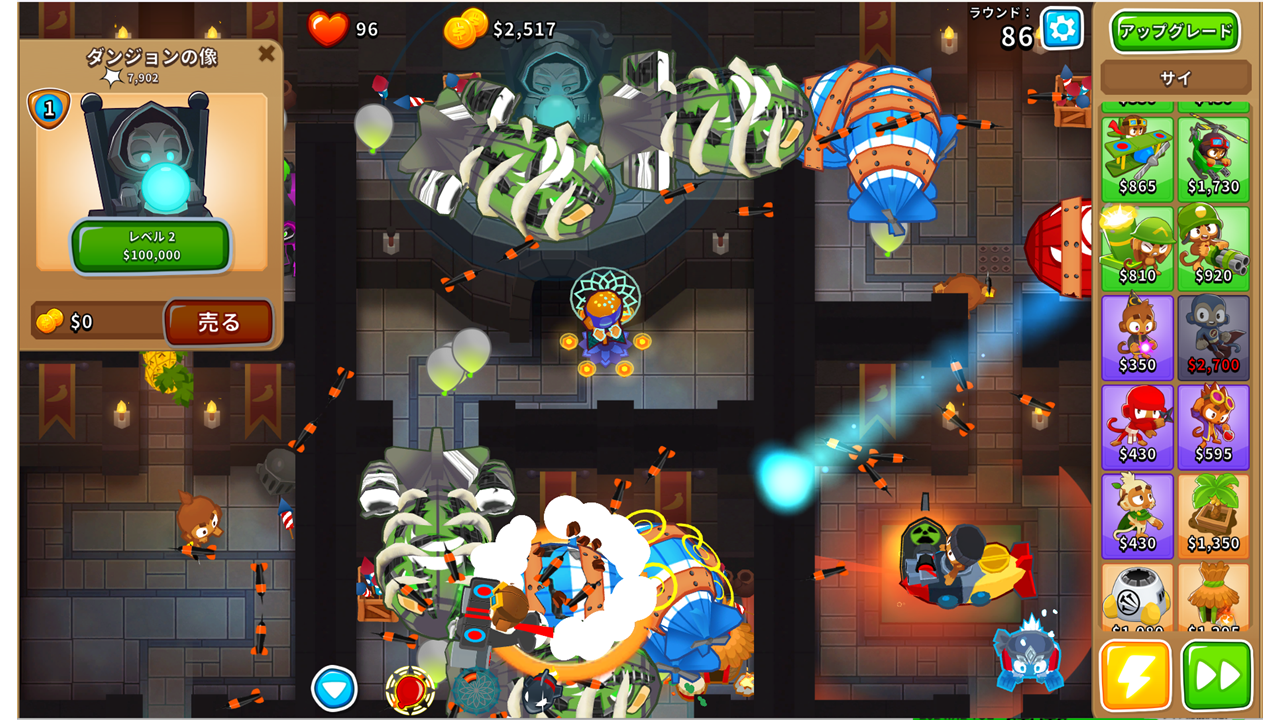Image resolution: width=1280 pixels, height=720 pixels.
Task: Collapse the ability bar with blue arrow
Action: coord(334,688)
